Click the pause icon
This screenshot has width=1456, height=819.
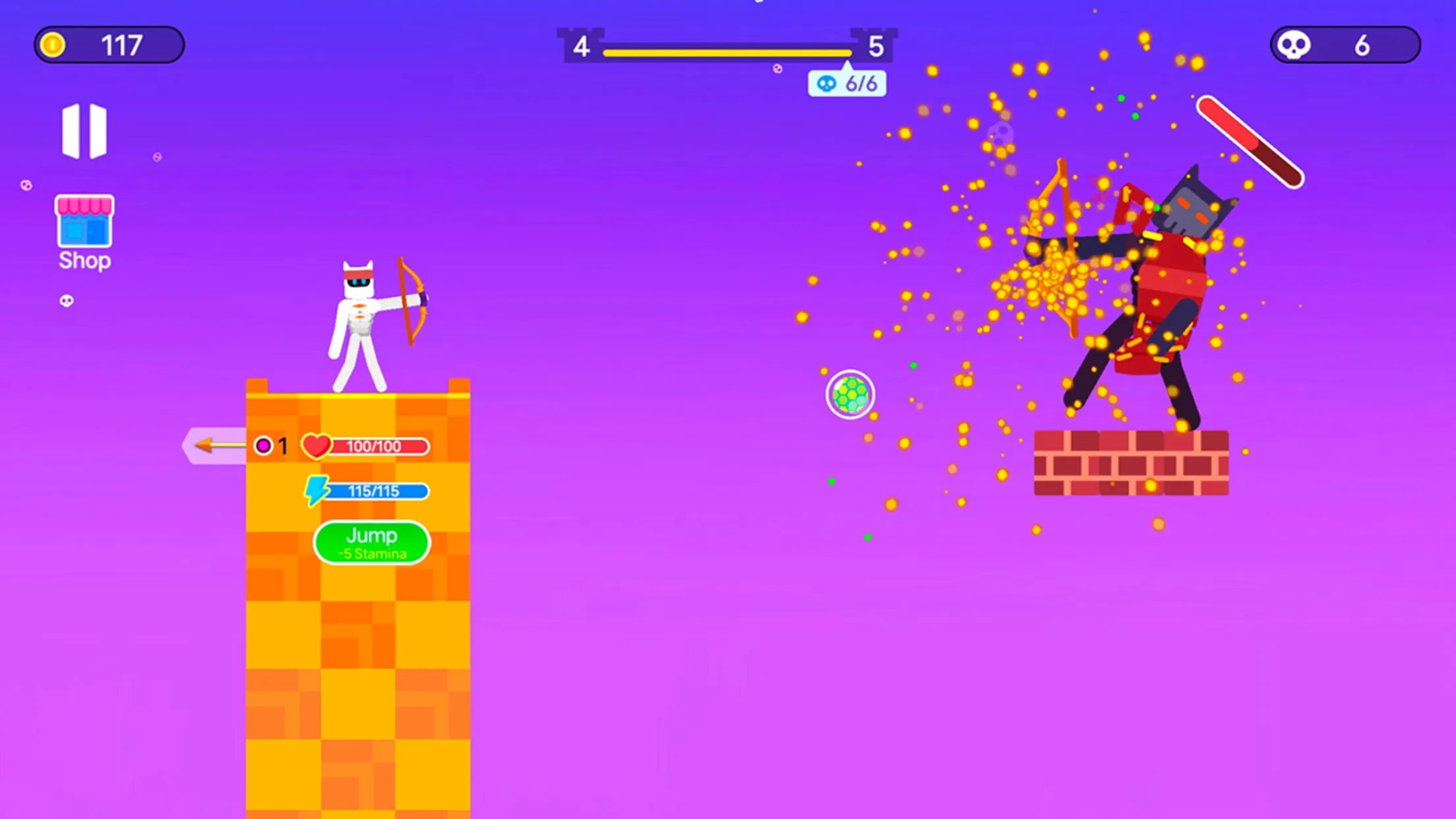coord(85,131)
